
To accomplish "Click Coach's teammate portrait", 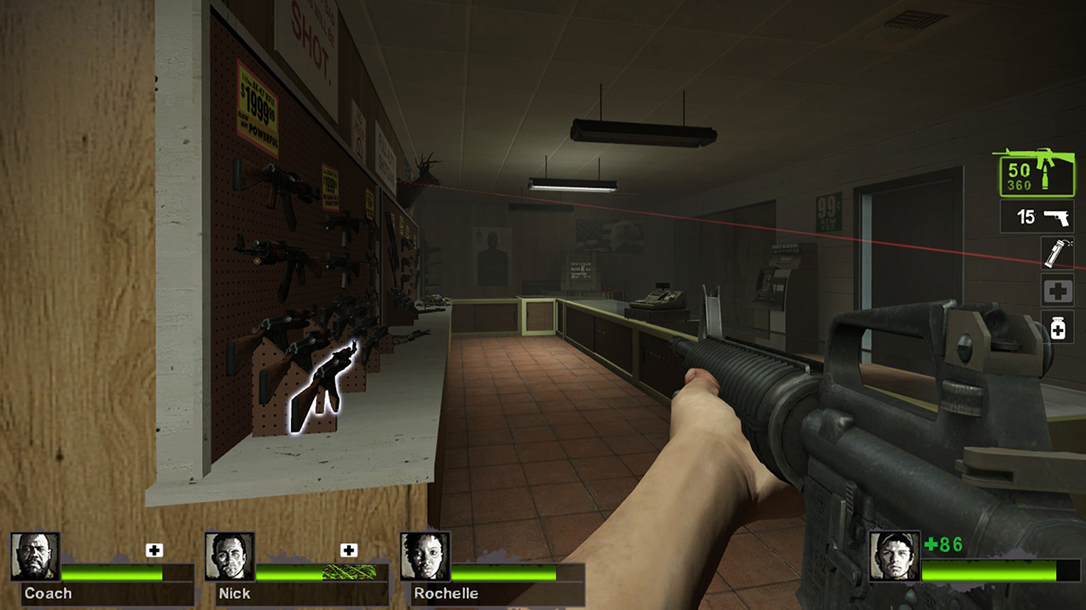I will click(x=35, y=556).
